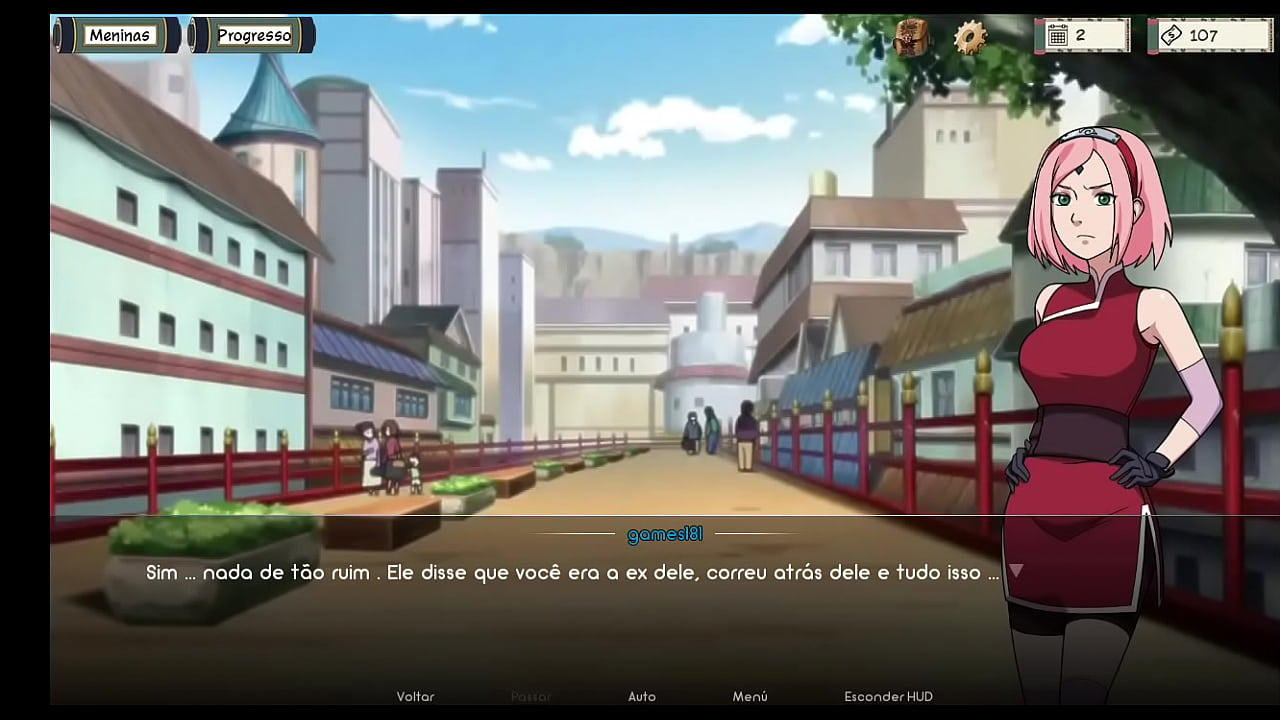Image resolution: width=1280 pixels, height=720 pixels.
Task: Expand the Menú options
Action: (x=751, y=696)
